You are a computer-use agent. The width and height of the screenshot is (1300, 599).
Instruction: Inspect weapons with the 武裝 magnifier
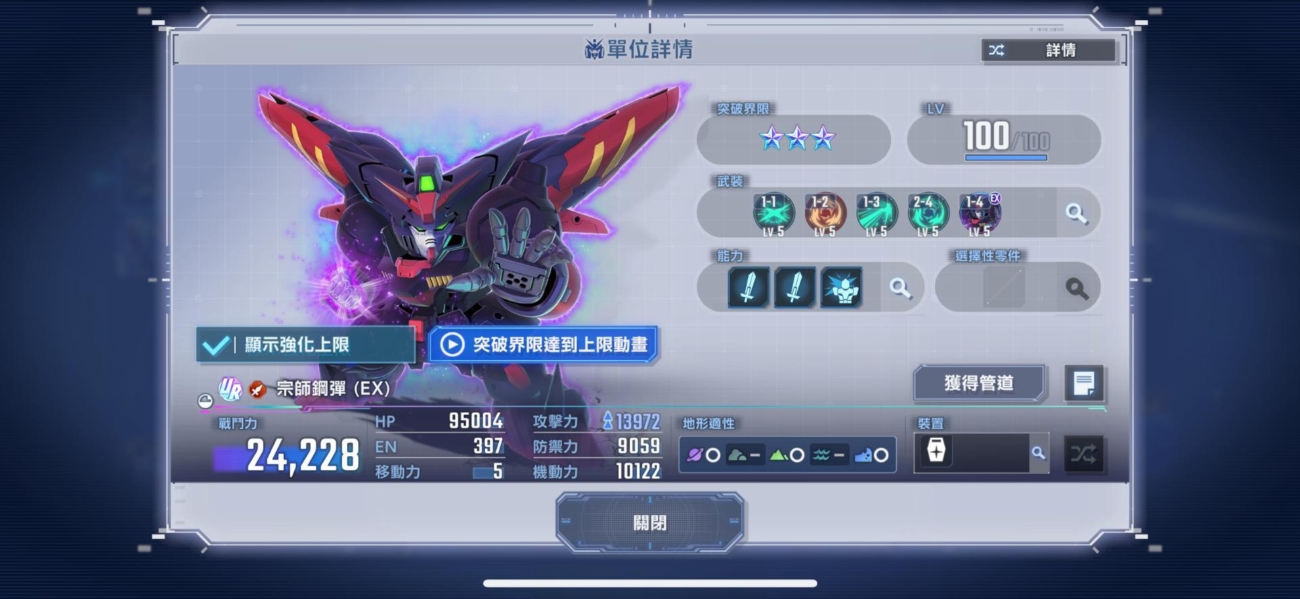[x=1076, y=213]
